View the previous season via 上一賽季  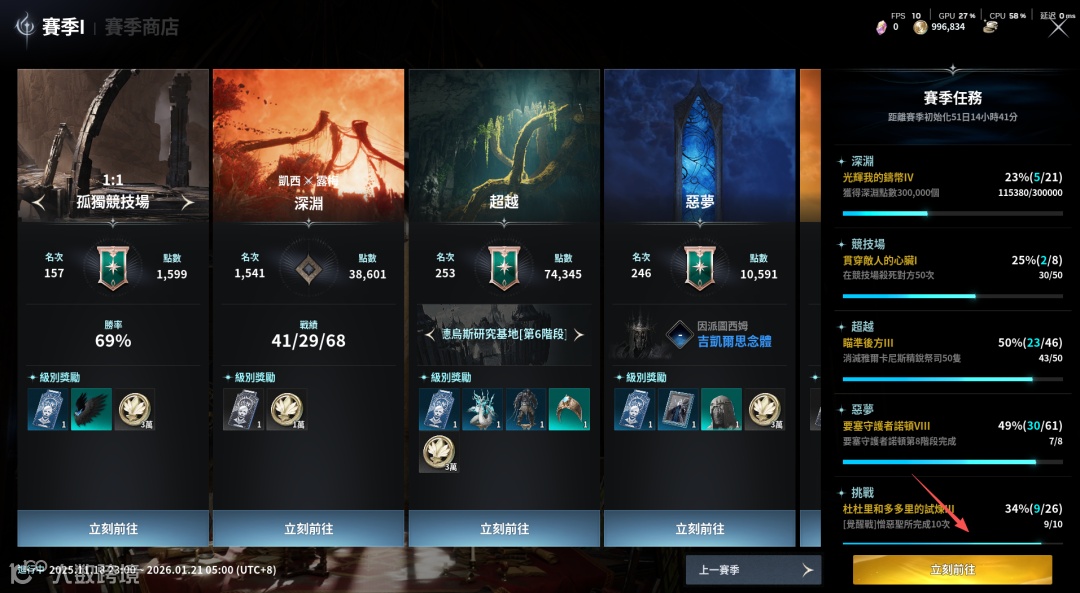point(753,570)
